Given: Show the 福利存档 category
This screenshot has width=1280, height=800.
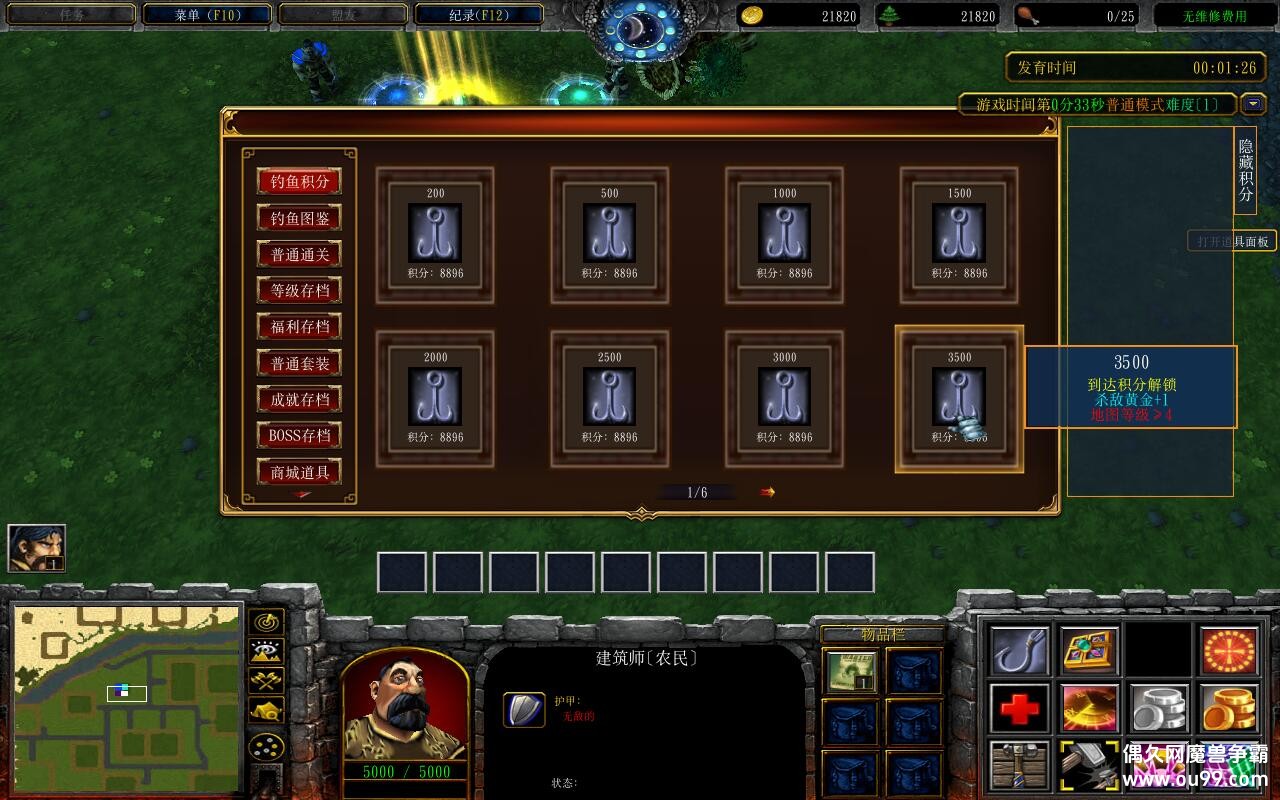Looking at the screenshot, I should [299, 327].
